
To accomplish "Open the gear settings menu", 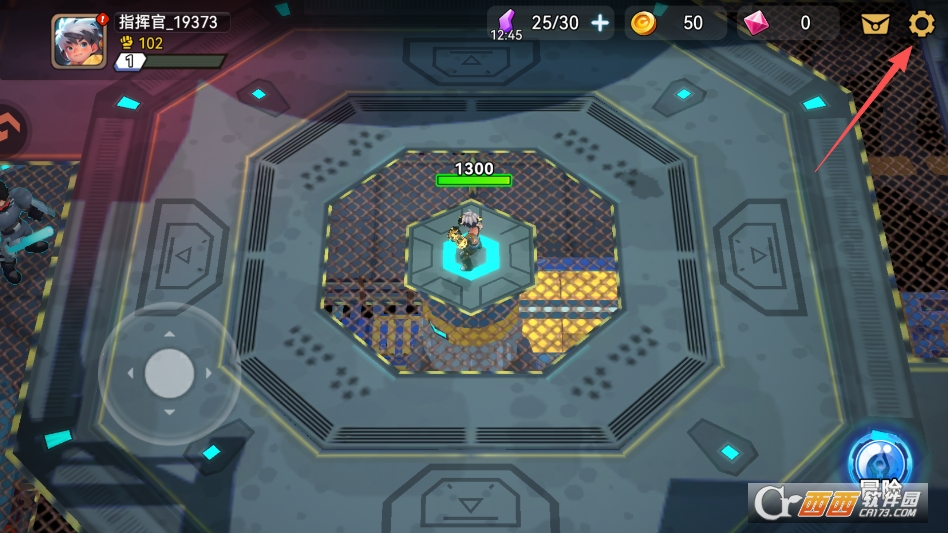I will tap(921, 24).
